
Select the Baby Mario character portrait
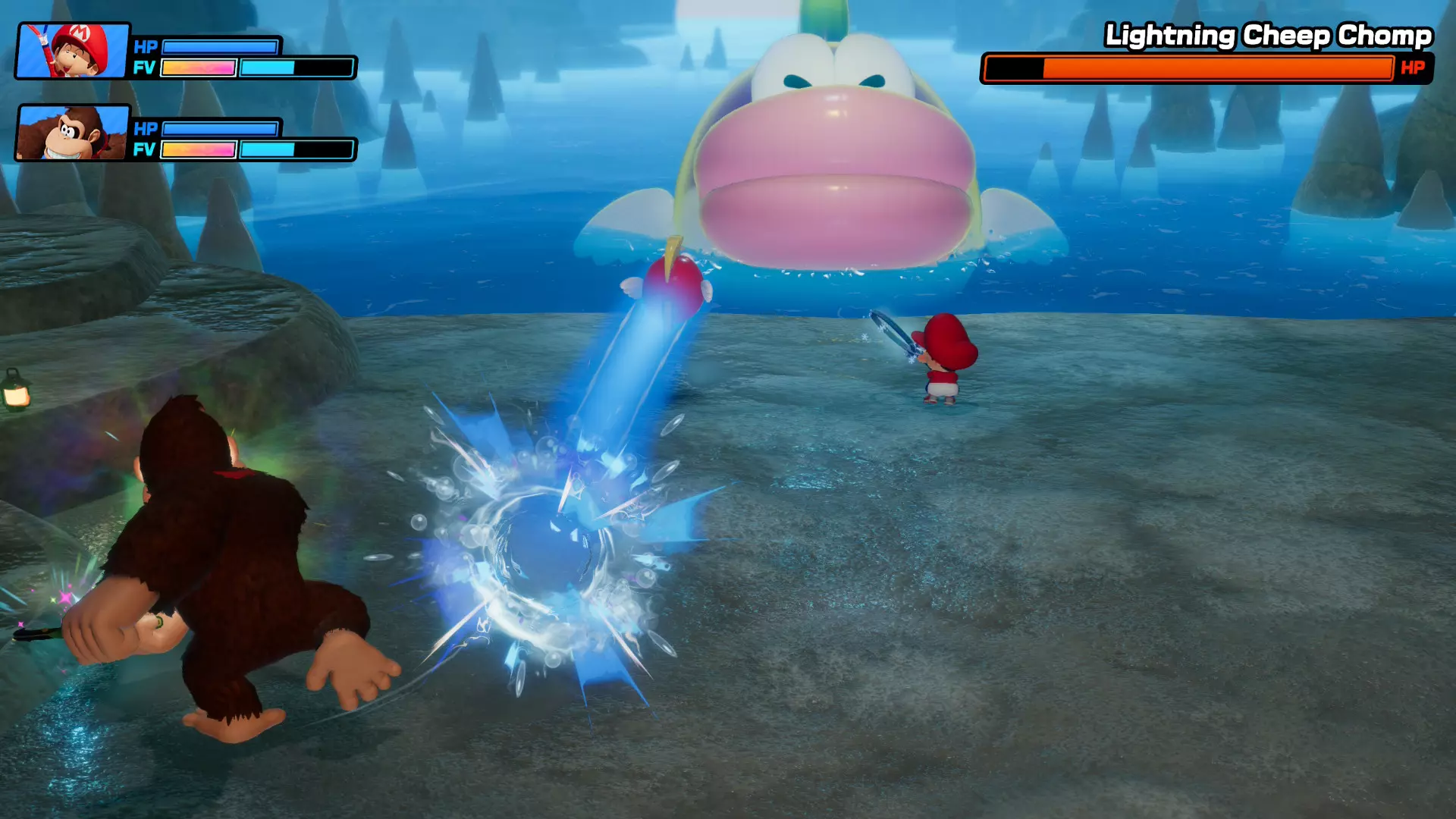point(74,51)
